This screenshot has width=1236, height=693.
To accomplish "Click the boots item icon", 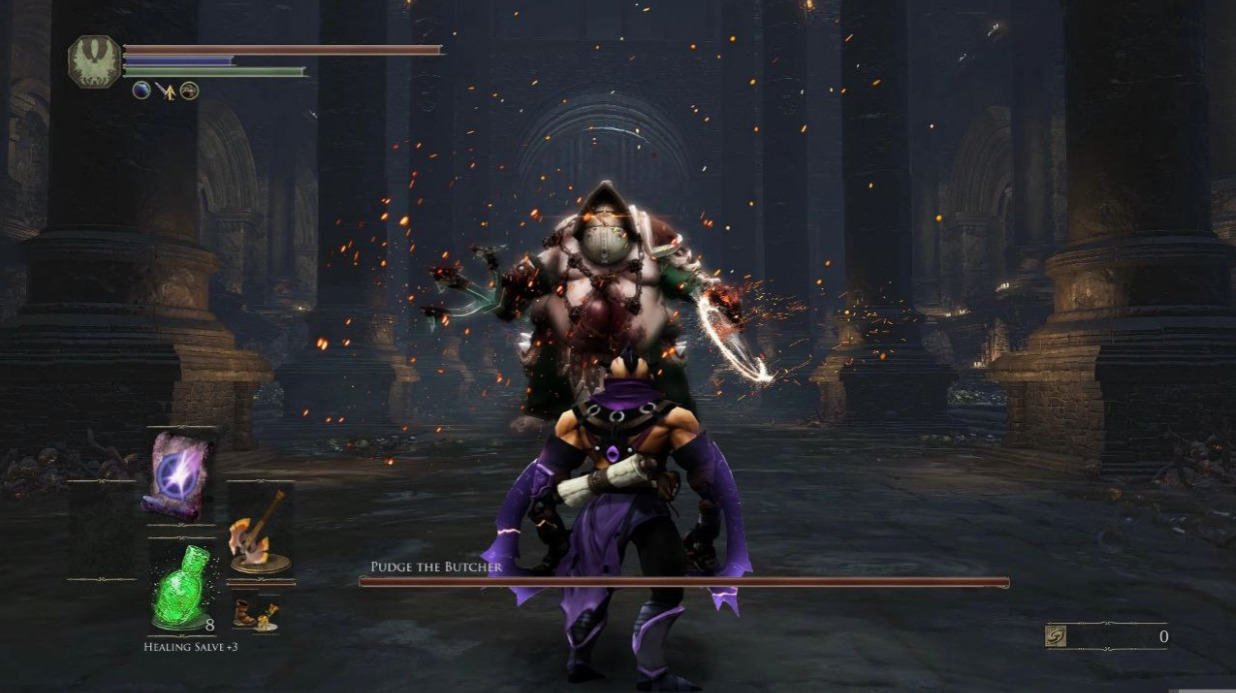I will click(254, 612).
